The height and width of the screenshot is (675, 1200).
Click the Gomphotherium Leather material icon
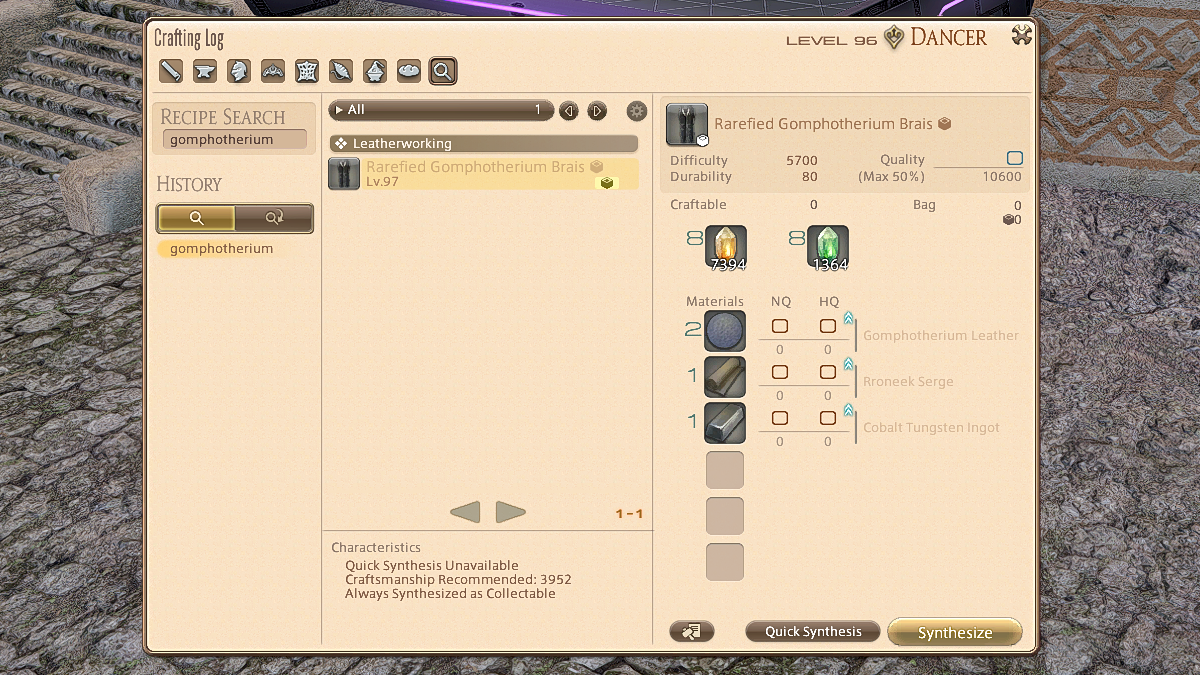[x=724, y=331]
